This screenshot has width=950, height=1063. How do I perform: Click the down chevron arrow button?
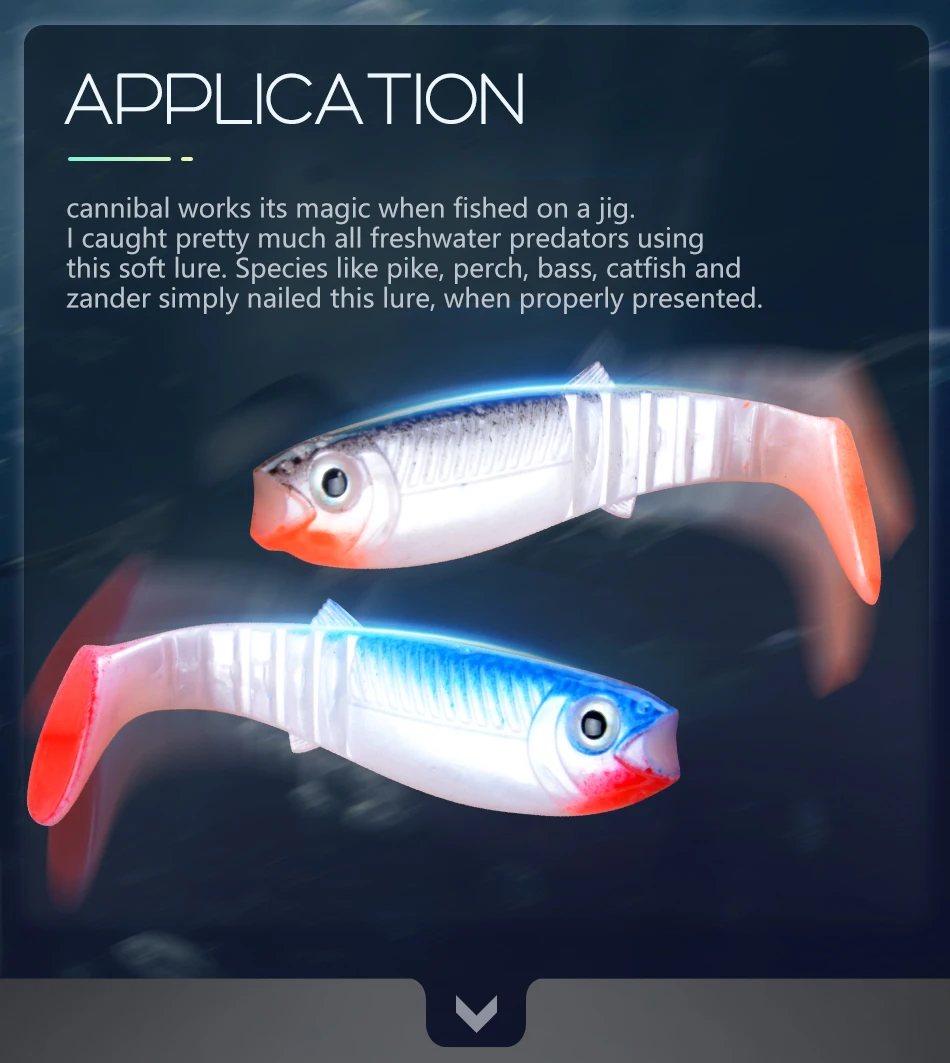point(476,1014)
